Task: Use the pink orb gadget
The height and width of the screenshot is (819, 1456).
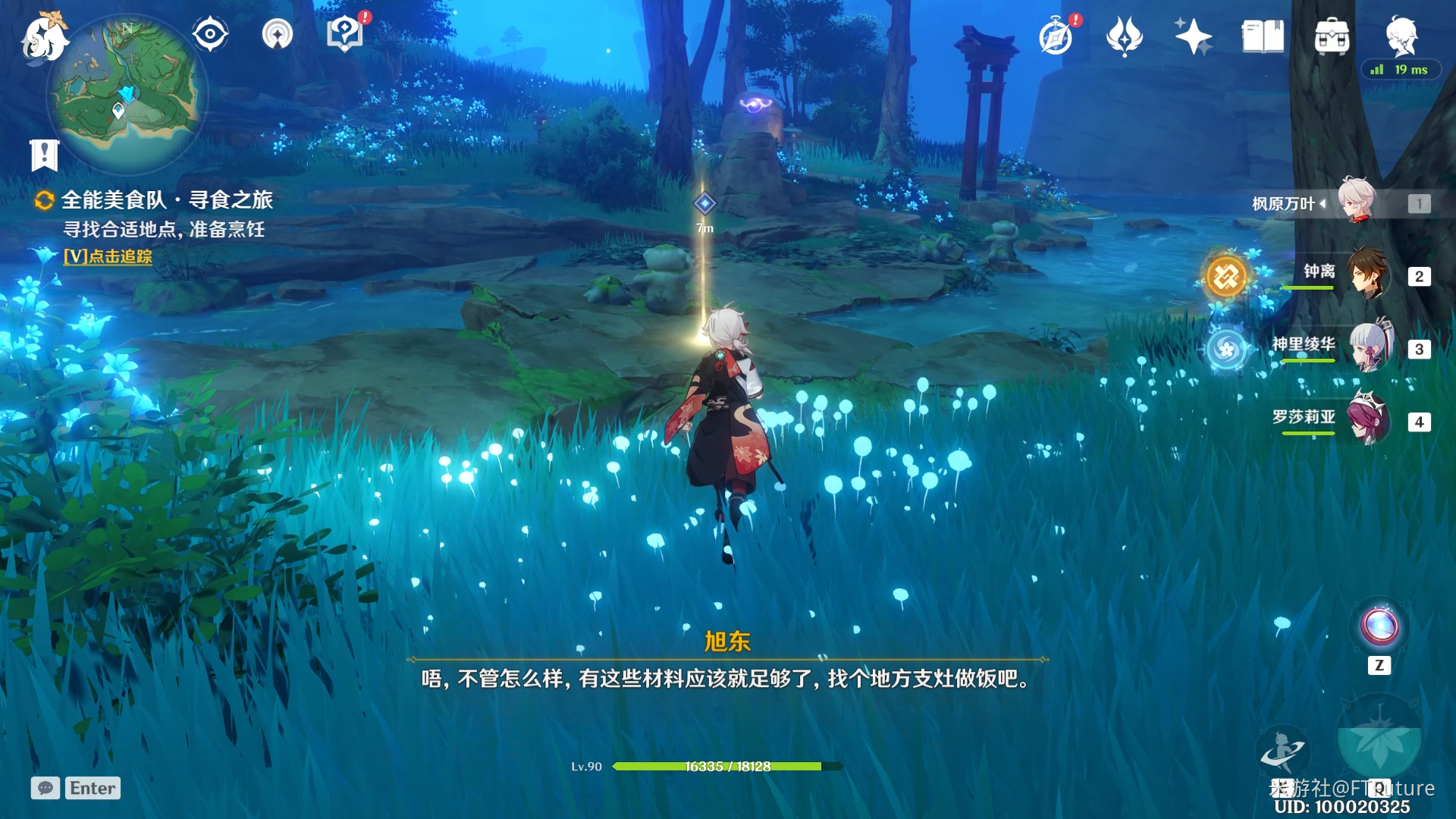Action: tap(1379, 627)
